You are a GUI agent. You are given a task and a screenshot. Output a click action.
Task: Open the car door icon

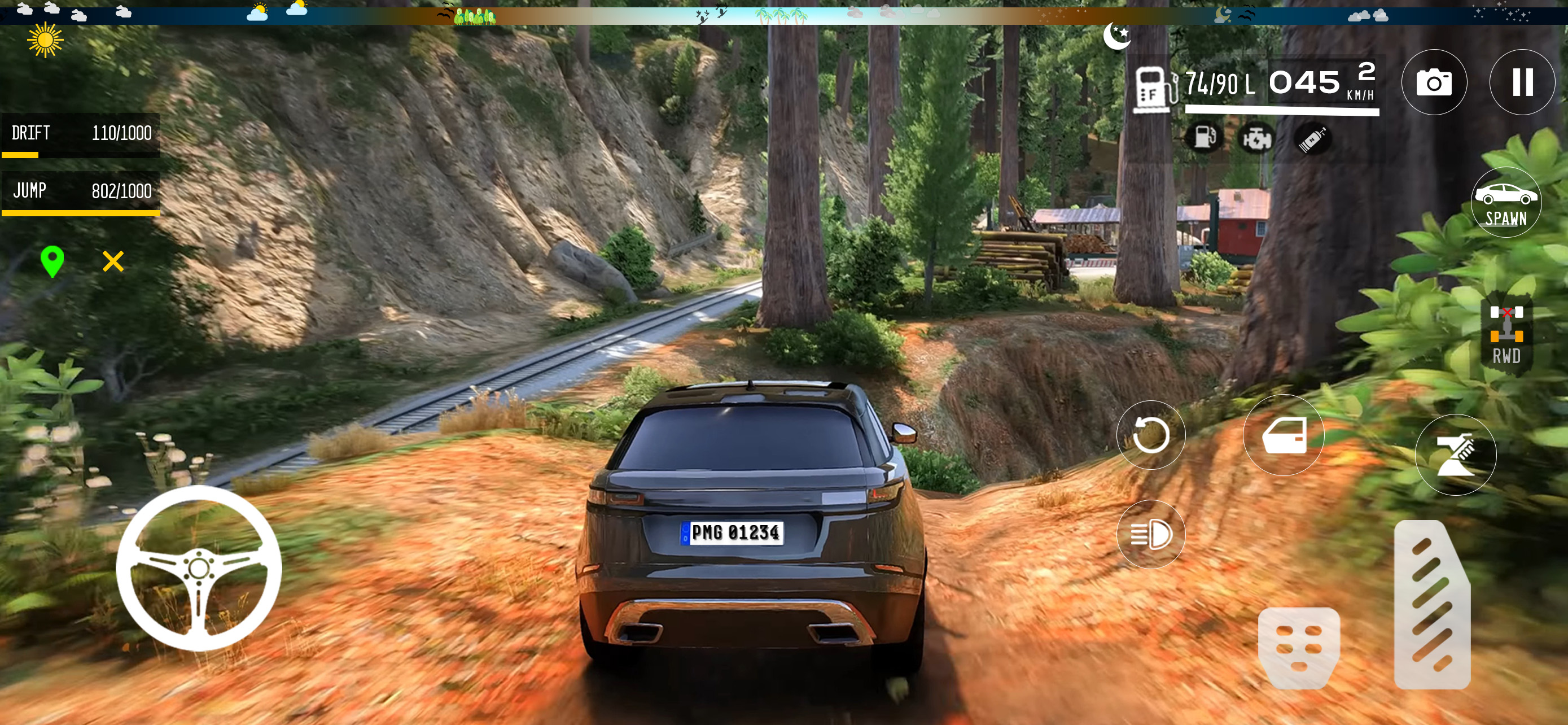coord(1284,435)
